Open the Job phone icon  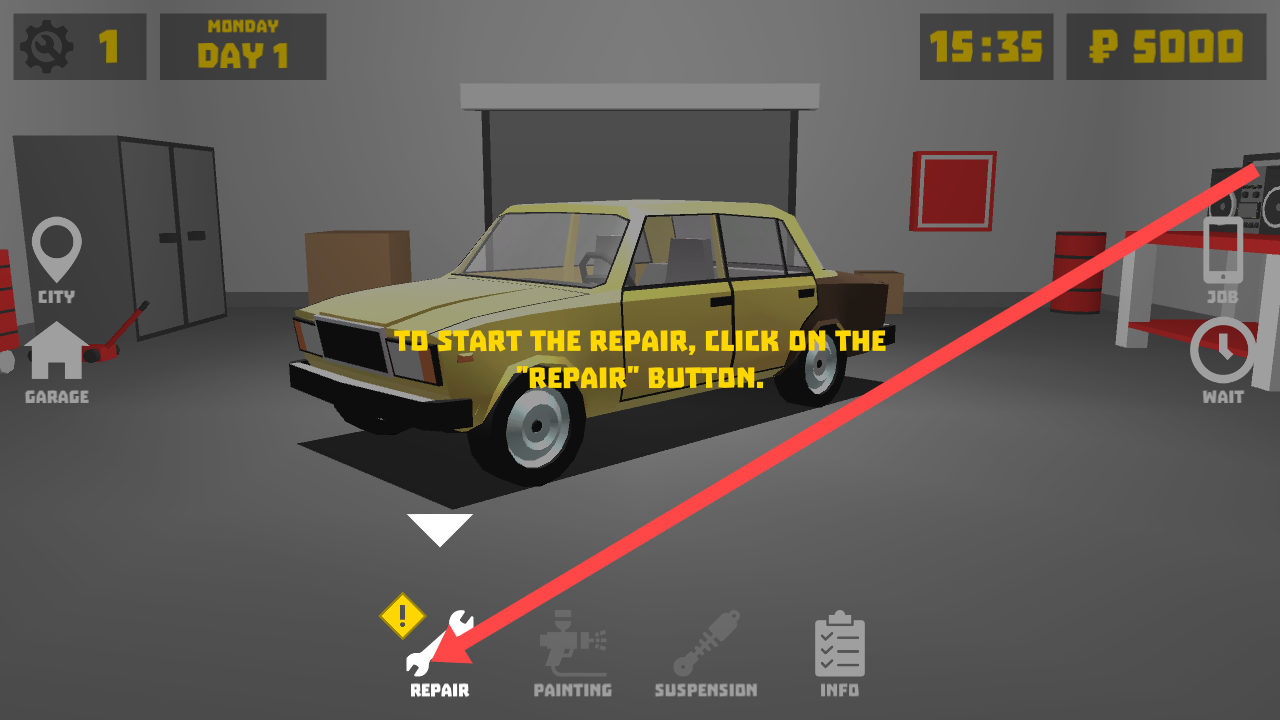pos(1222,258)
